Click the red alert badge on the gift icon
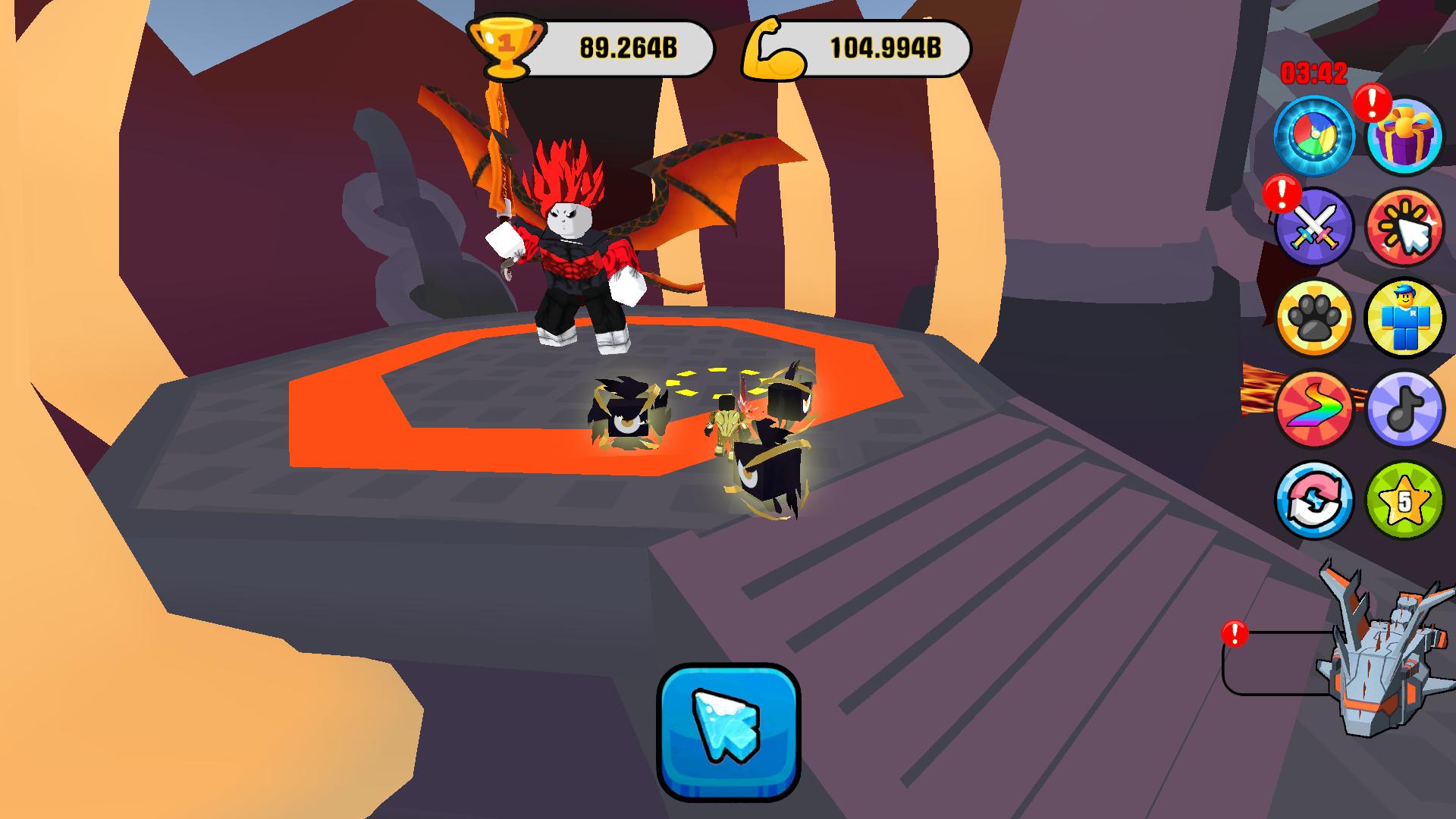The image size is (1456, 819). click(x=1373, y=102)
